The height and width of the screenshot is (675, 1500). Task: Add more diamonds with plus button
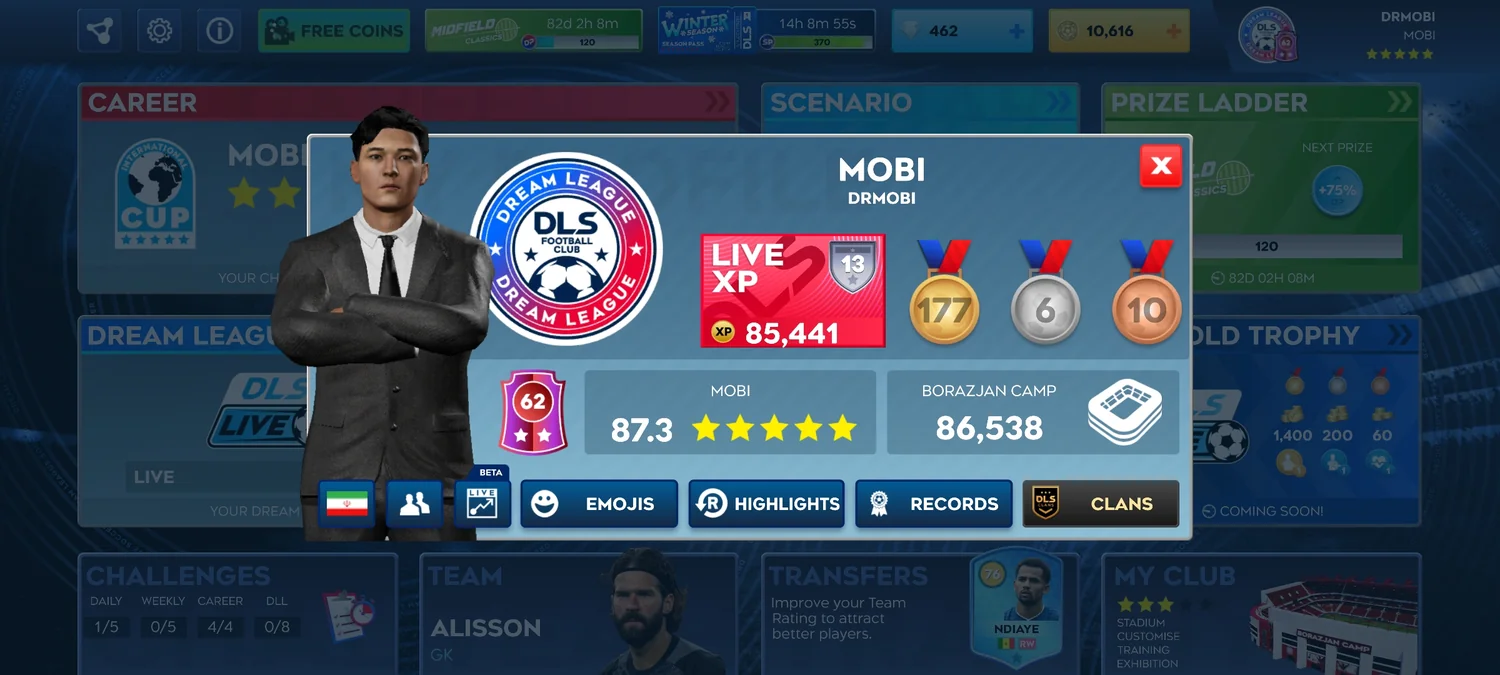(1017, 31)
